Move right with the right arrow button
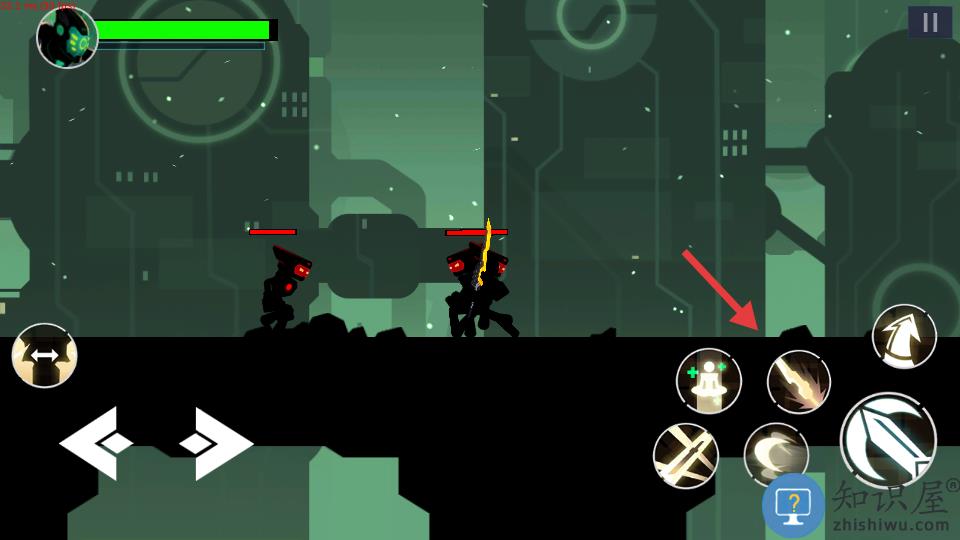The height and width of the screenshot is (540, 960). coord(216,442)
